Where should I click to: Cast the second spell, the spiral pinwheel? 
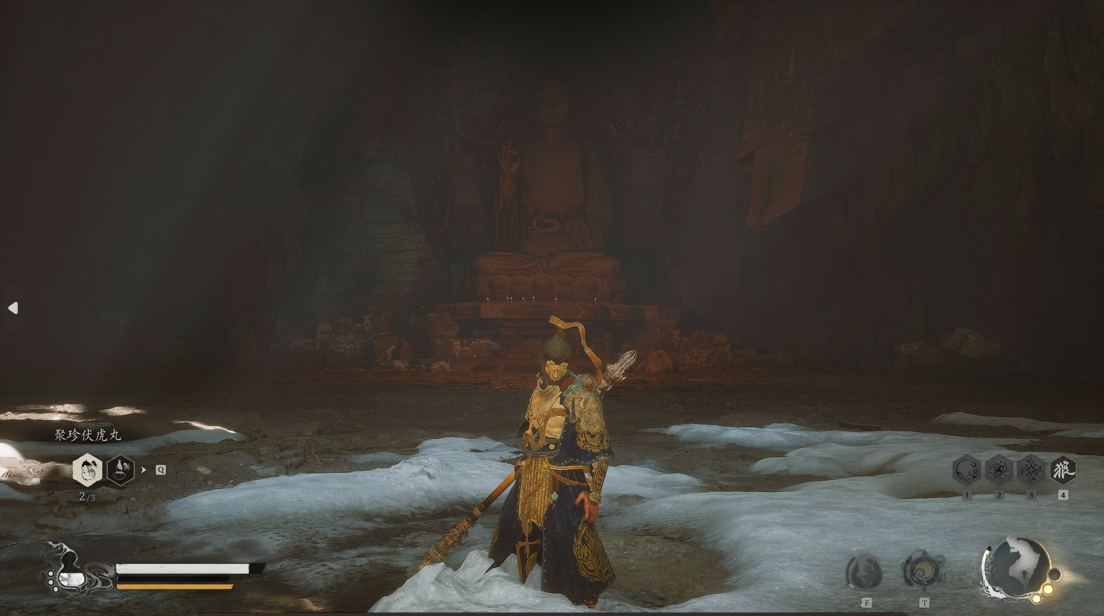pos(998,469)
